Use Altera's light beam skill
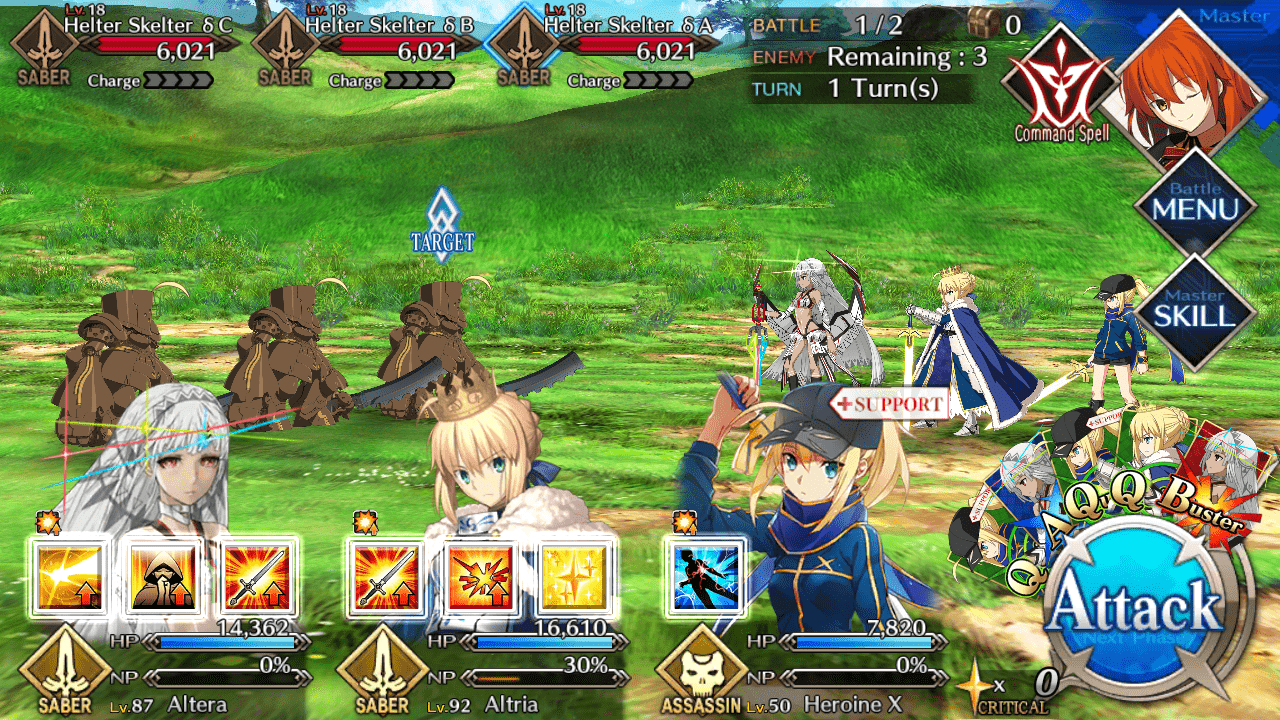This screenshot has height=720, width=1280. pyautogui.click(x=69, y=577)
